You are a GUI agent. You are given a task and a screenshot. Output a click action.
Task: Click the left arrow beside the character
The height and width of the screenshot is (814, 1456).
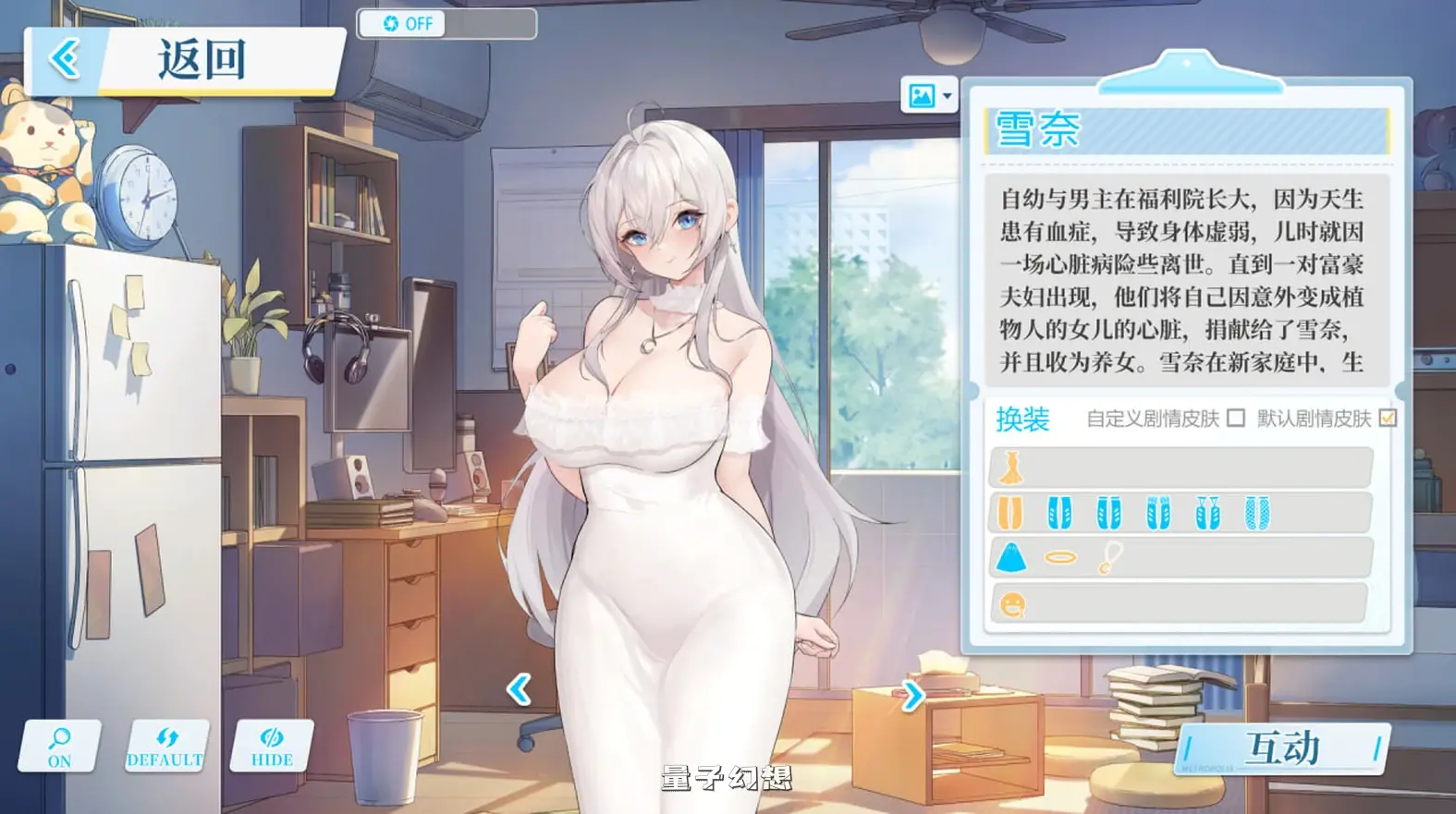click(x=520, y=688)
